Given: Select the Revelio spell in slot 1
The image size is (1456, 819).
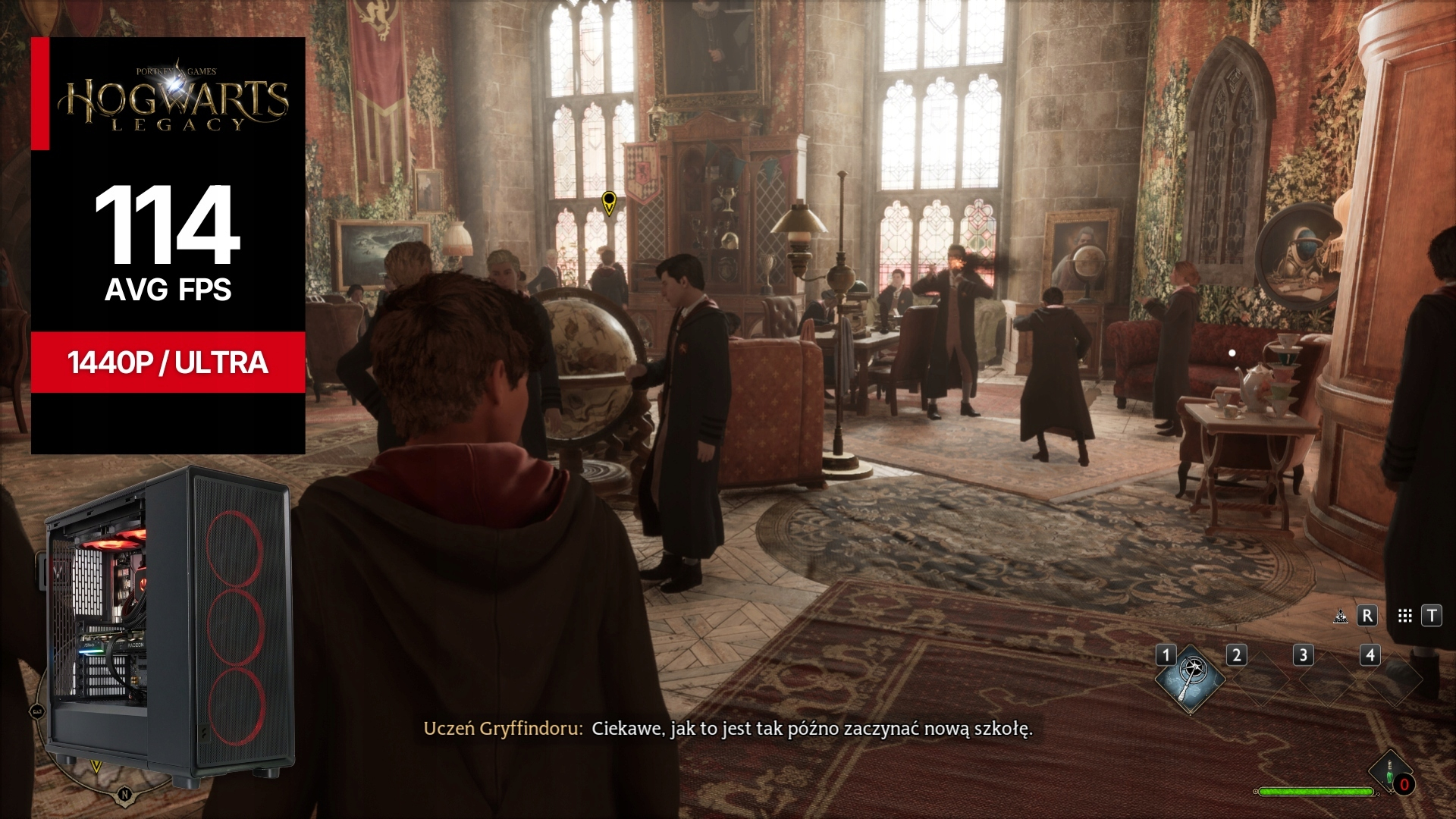Looking at the screenshot, I should [1190, 679].
